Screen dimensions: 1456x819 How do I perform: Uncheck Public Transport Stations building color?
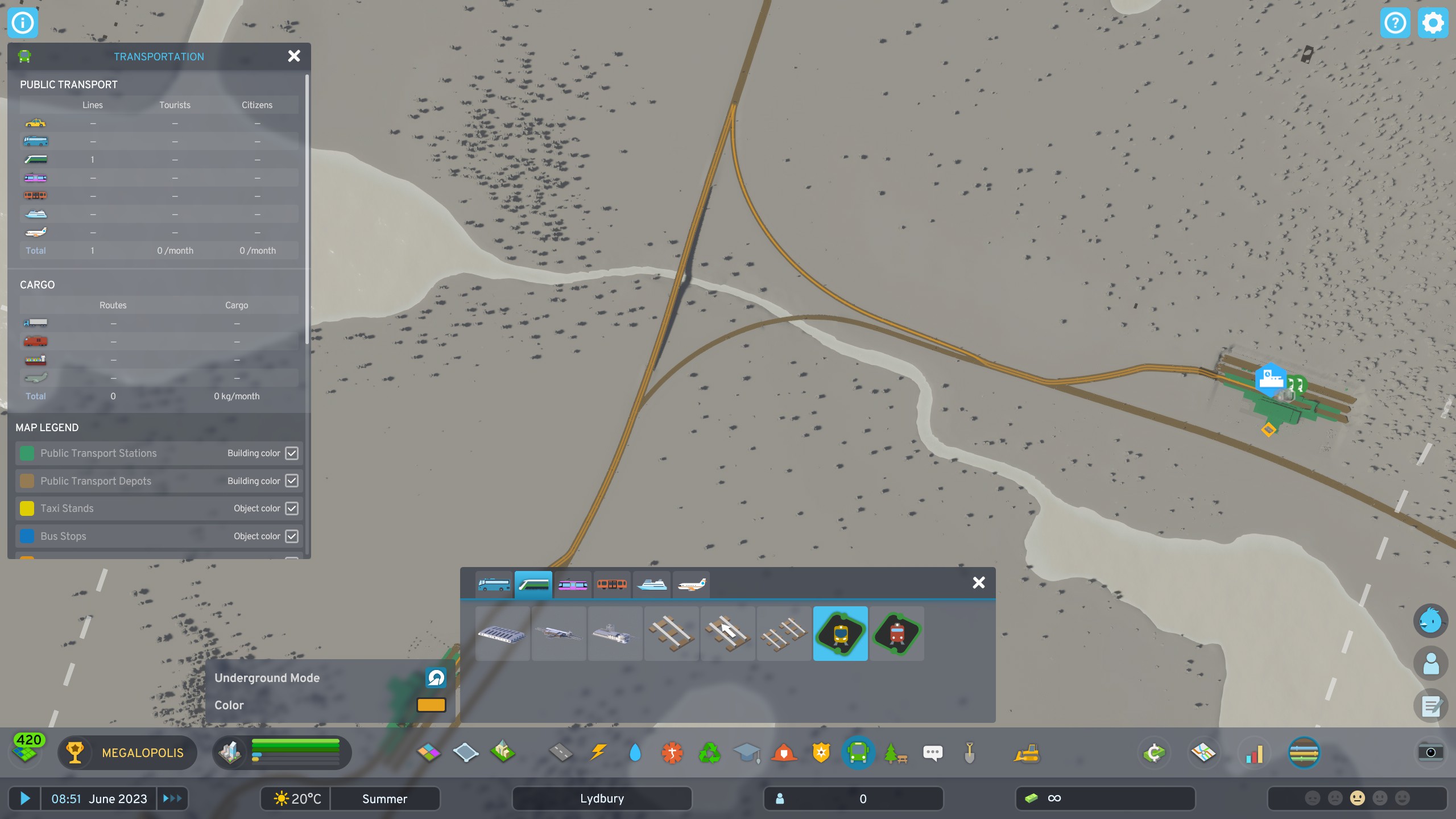coord(292,453)
